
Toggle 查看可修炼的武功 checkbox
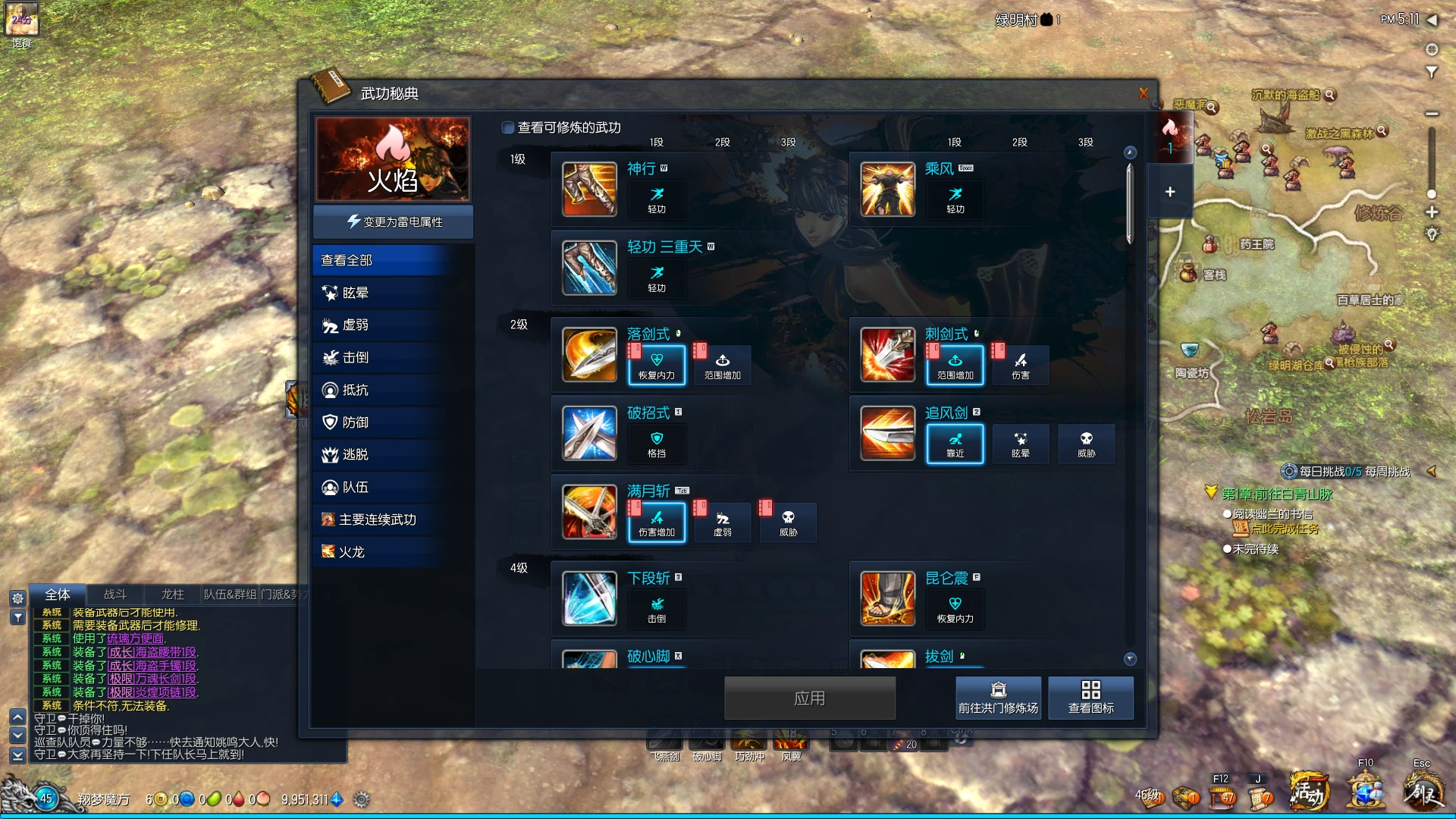coord(508,127)
